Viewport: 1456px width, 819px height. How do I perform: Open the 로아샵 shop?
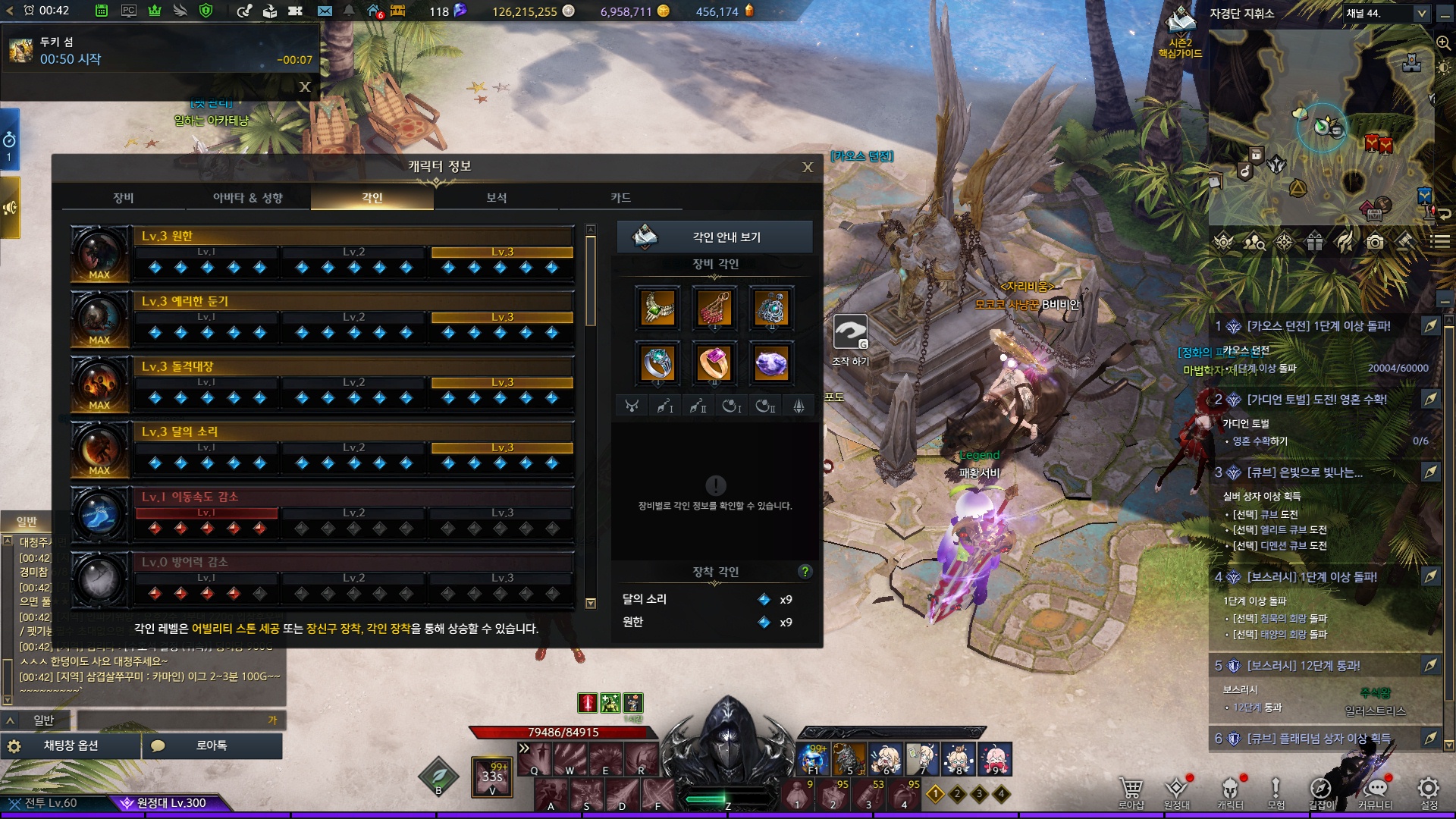1131,792
